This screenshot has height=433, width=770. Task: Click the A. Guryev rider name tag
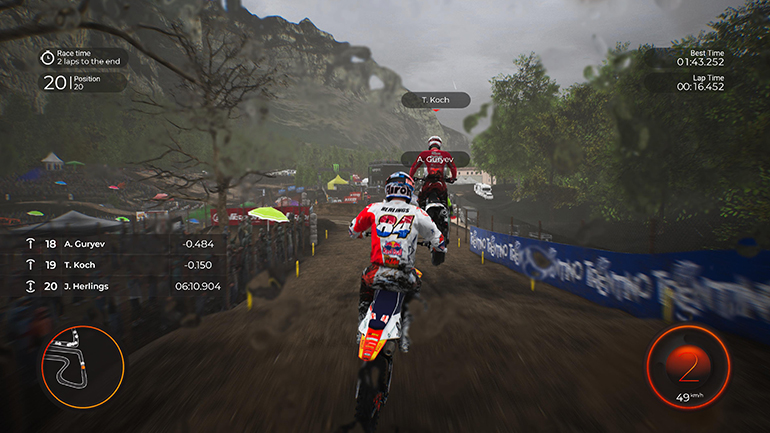[x=435, y=159]
